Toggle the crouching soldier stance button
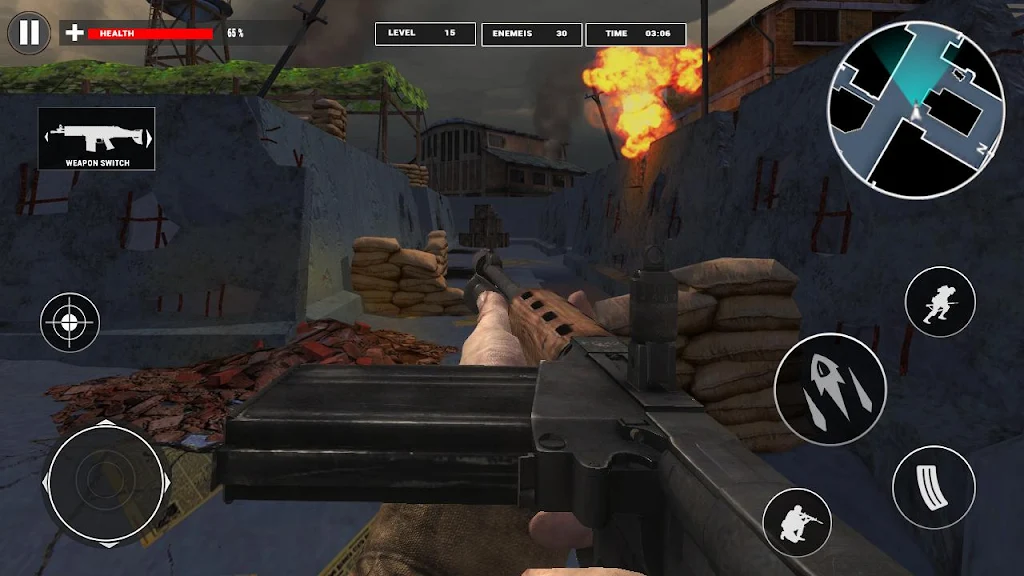1024x576 pixels. pyautogui.click(x=796, y=523)
